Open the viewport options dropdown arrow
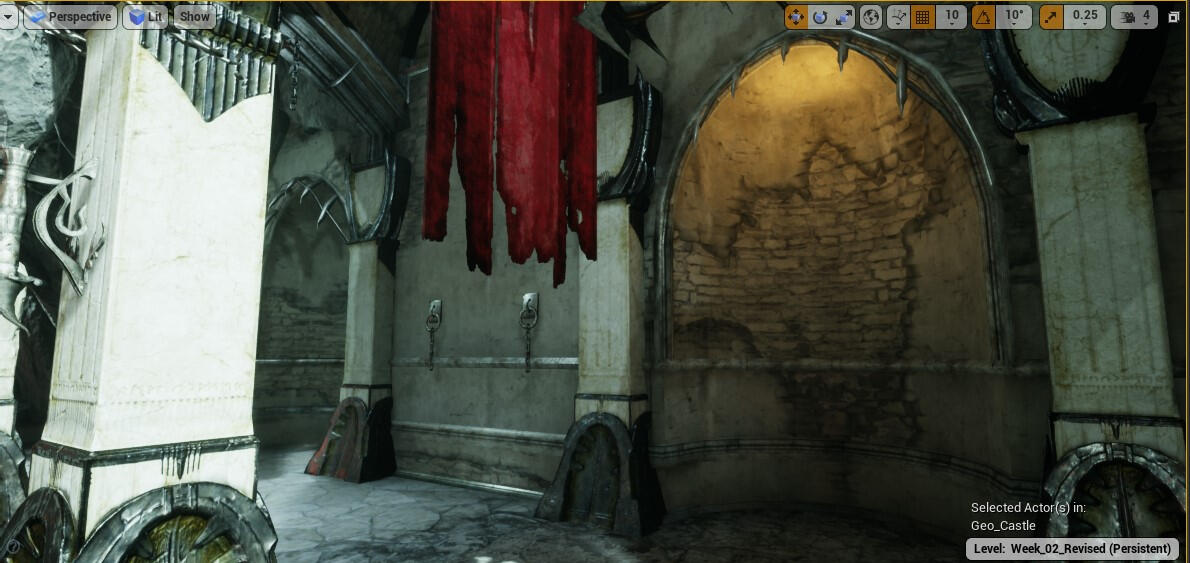Screen dimensions: 1190x563 [8, 17]
